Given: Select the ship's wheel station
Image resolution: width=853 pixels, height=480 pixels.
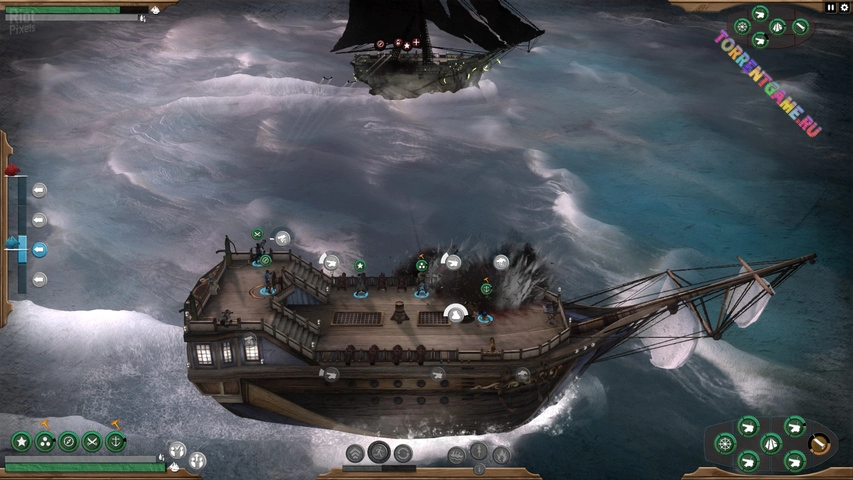Looking at the screenshot, I should click(725, 443).
